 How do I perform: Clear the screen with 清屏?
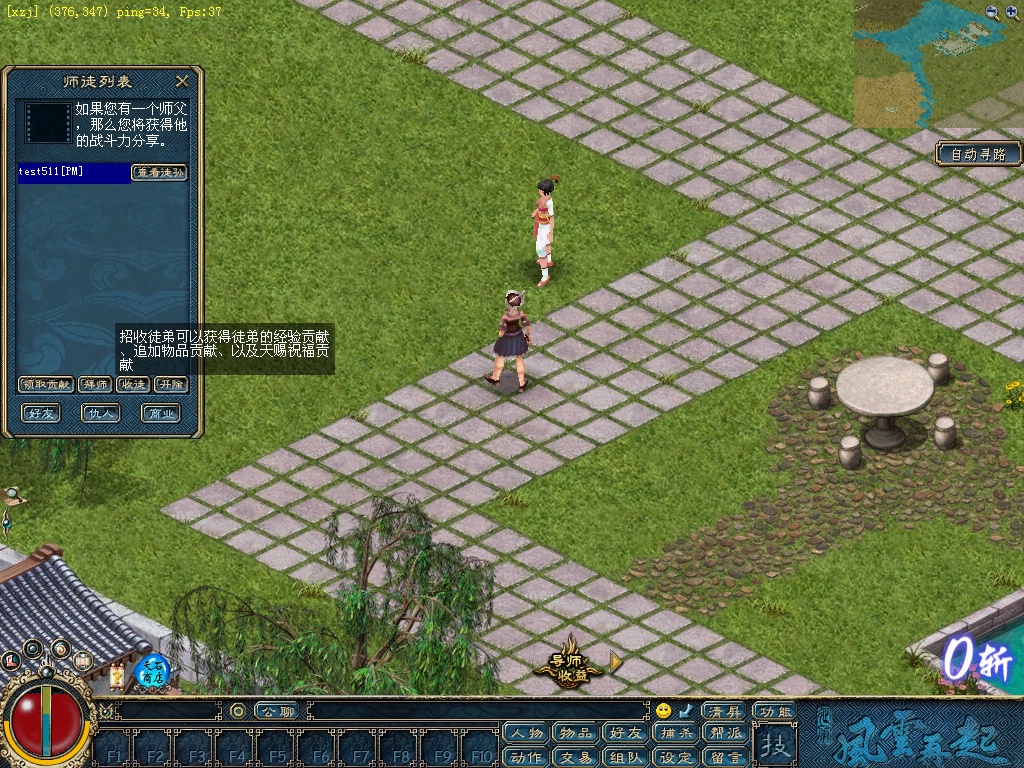pos(725,711)
